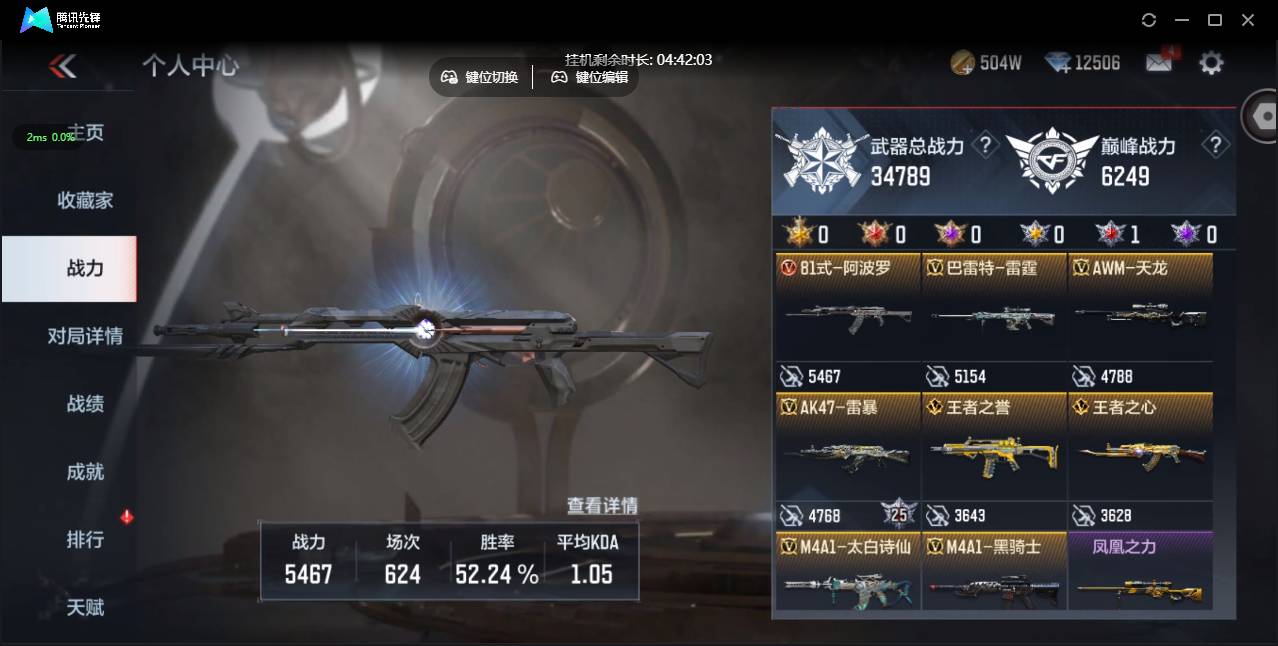Screen dimensions: 1278x646
Task: Show help for 巅峰战力
Action: coord(1215,146)
